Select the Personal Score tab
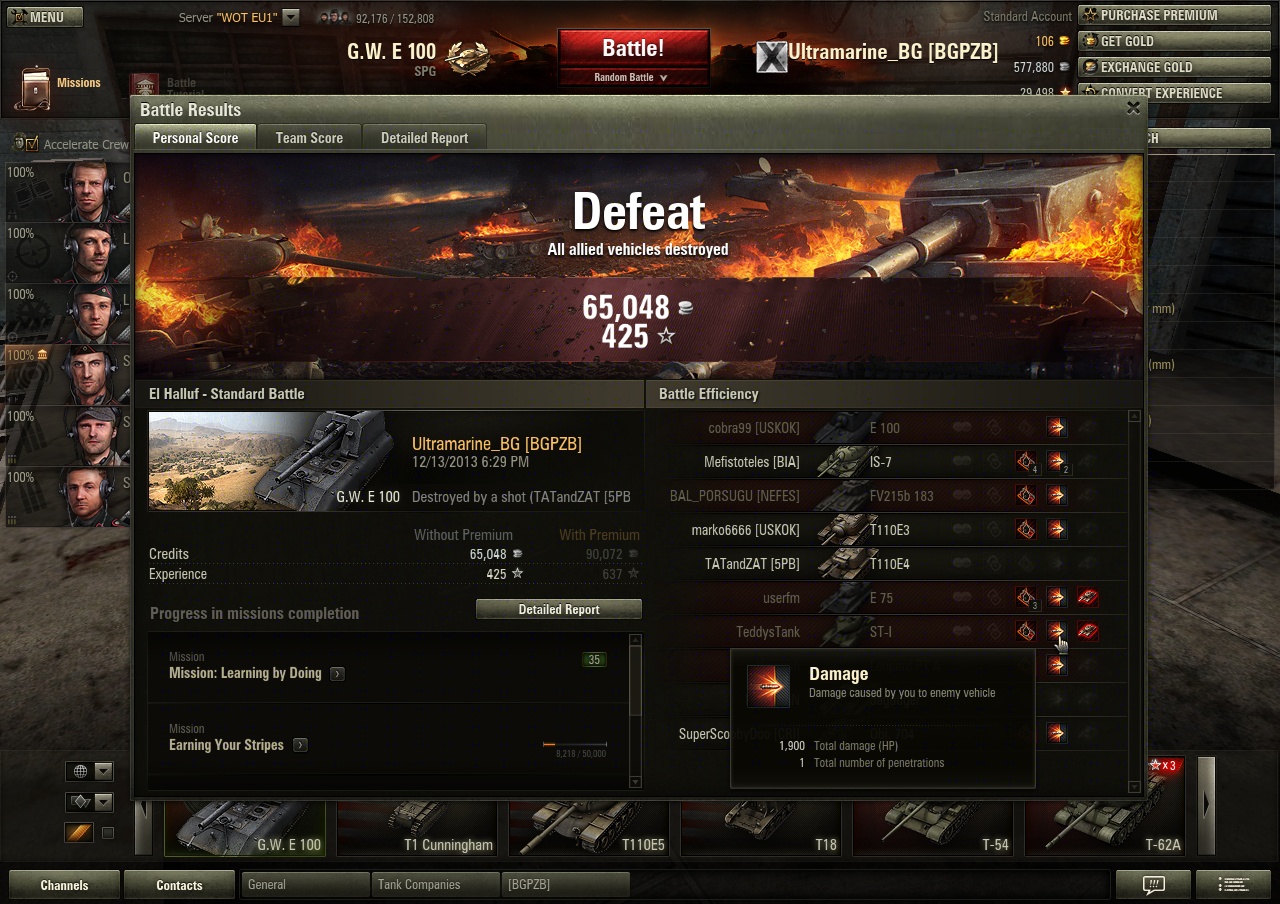 pos(195,138)
